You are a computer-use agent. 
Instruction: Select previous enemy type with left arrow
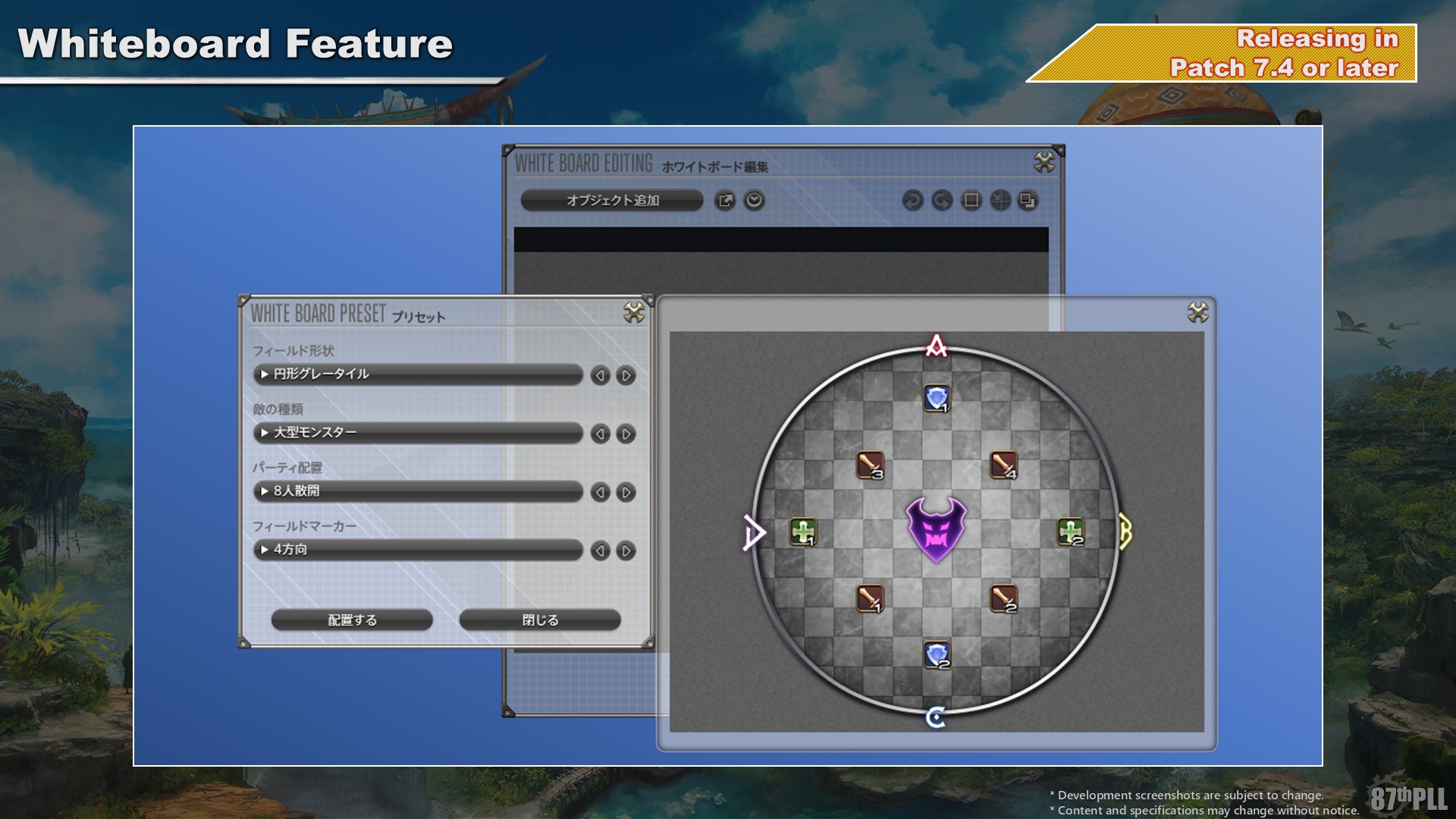(x=600, y=434)
